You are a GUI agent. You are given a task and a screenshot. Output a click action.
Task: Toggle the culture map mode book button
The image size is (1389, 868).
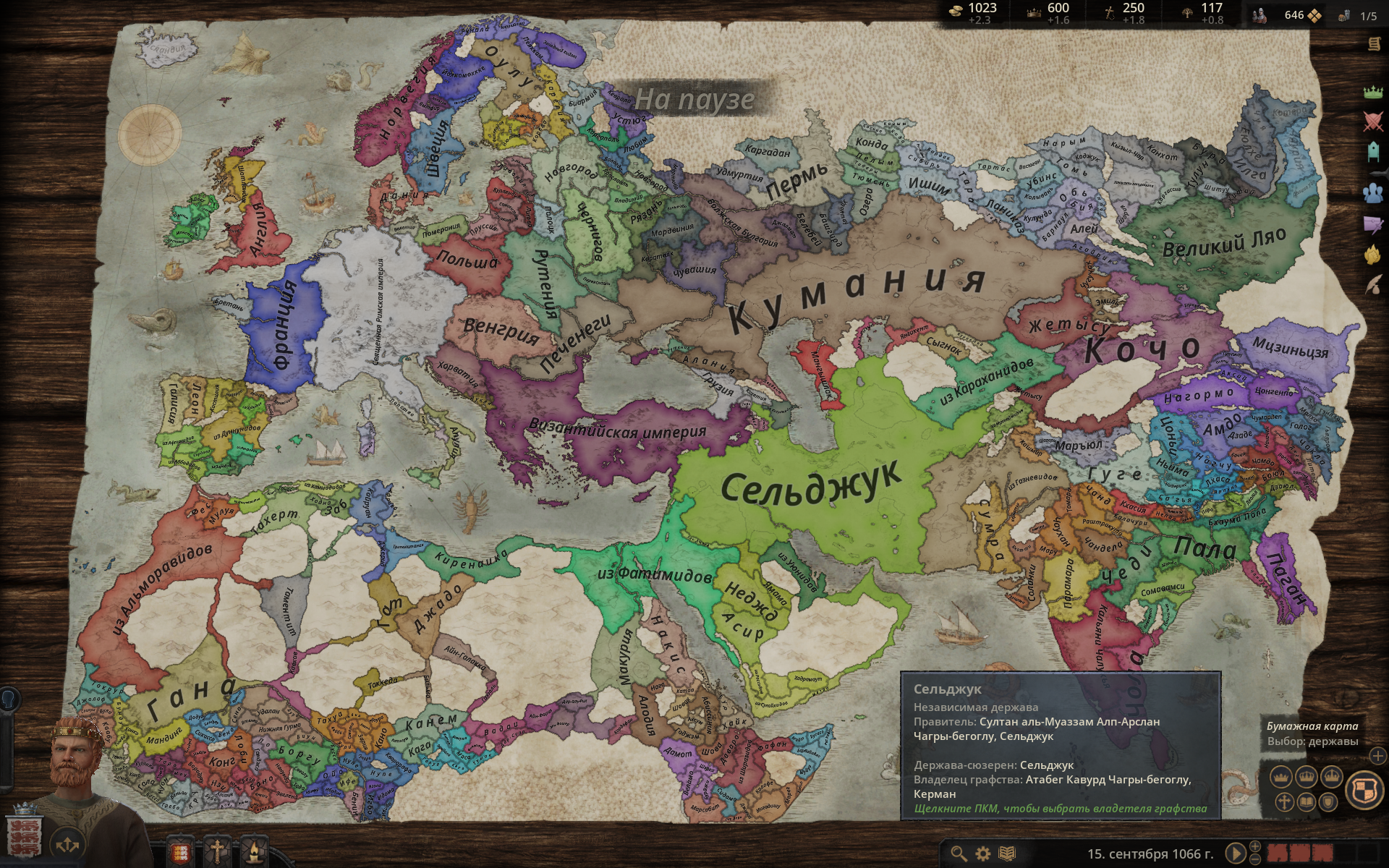pyautogui.click(x=1306, y=802)
